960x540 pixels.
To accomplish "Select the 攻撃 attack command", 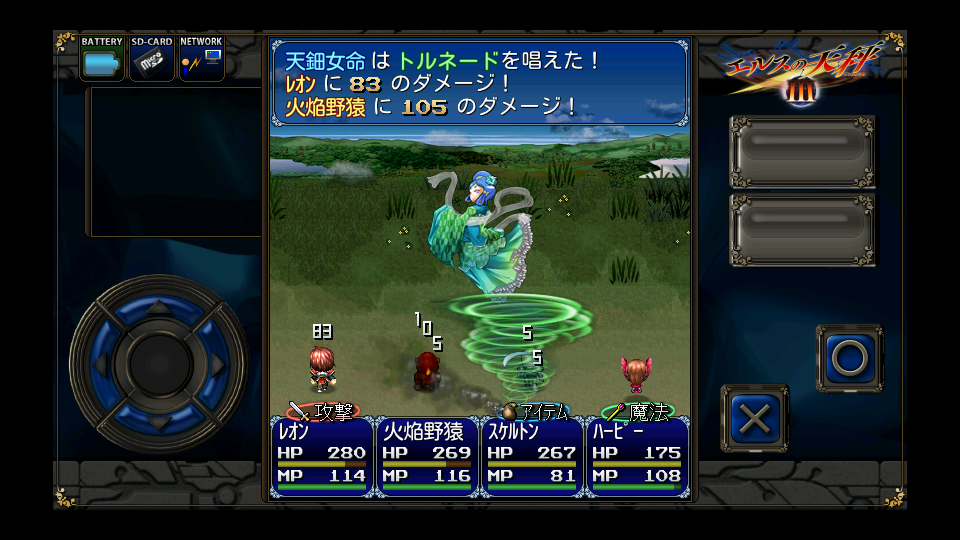I will tap(323, 411).
